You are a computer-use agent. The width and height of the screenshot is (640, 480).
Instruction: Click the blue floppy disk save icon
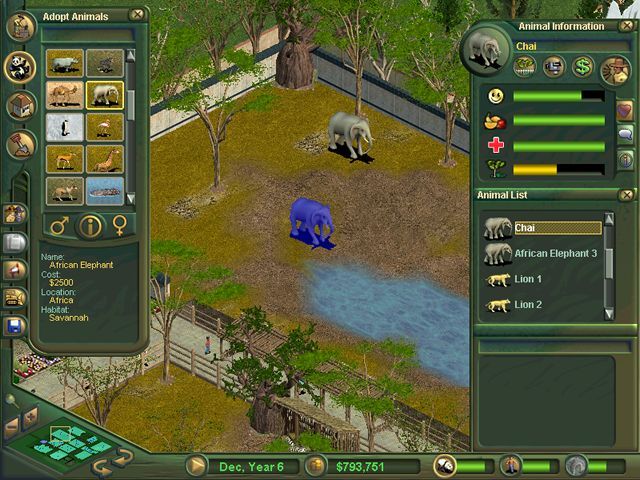coord(15,326)
